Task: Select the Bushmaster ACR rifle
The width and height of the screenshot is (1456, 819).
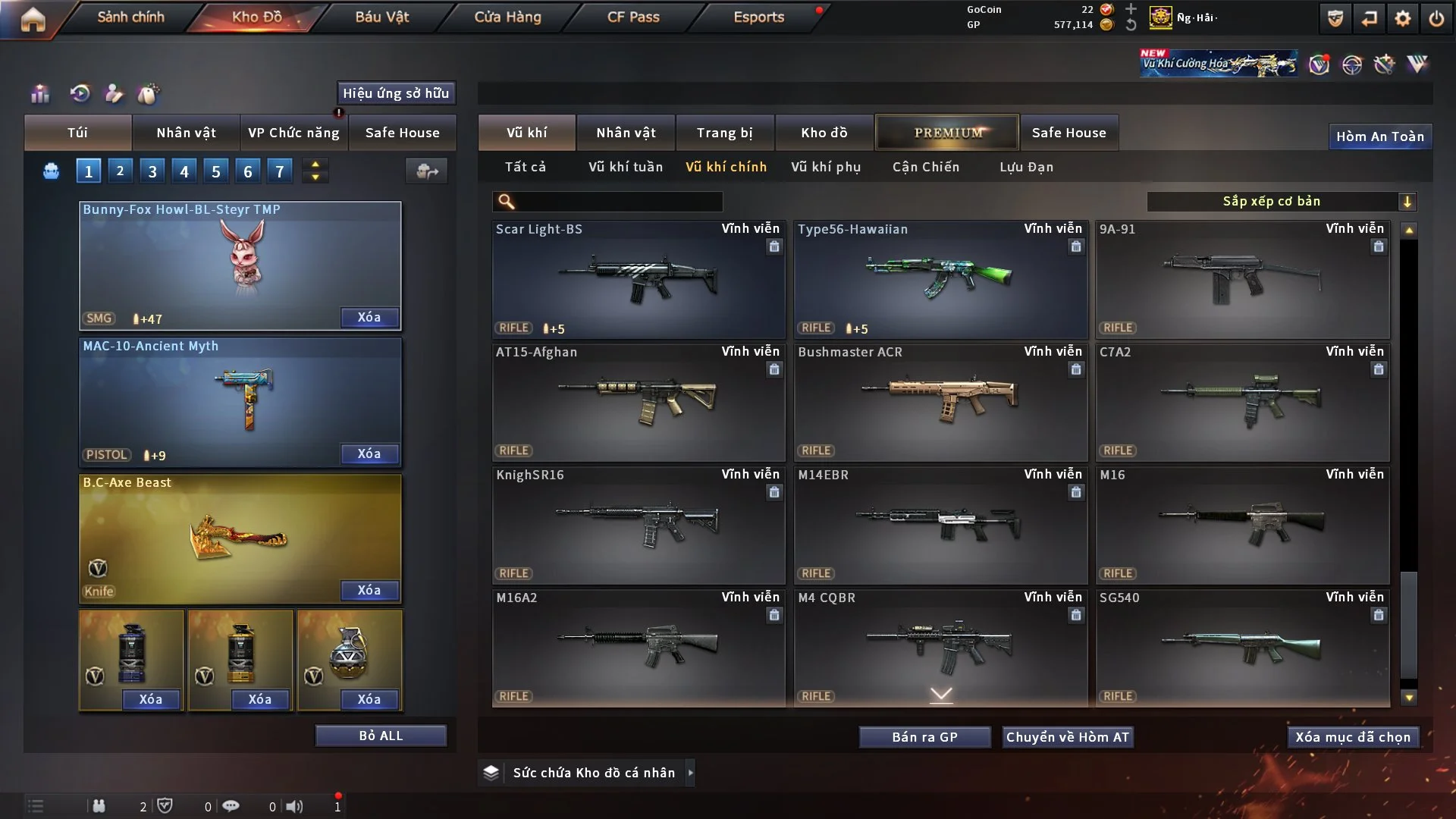Action: [940, 402]
